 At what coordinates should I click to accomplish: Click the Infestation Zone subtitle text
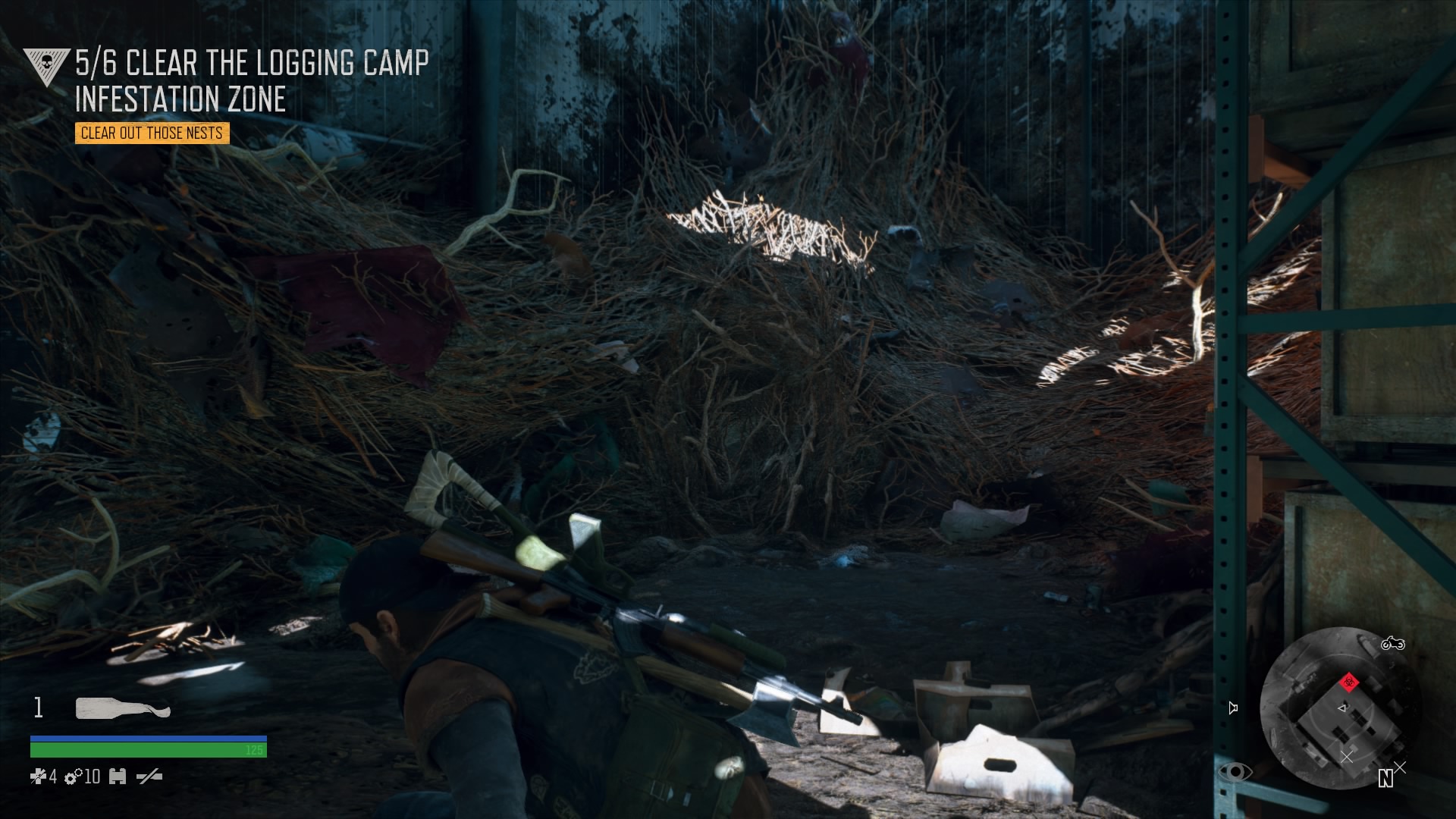click(181, 99)
